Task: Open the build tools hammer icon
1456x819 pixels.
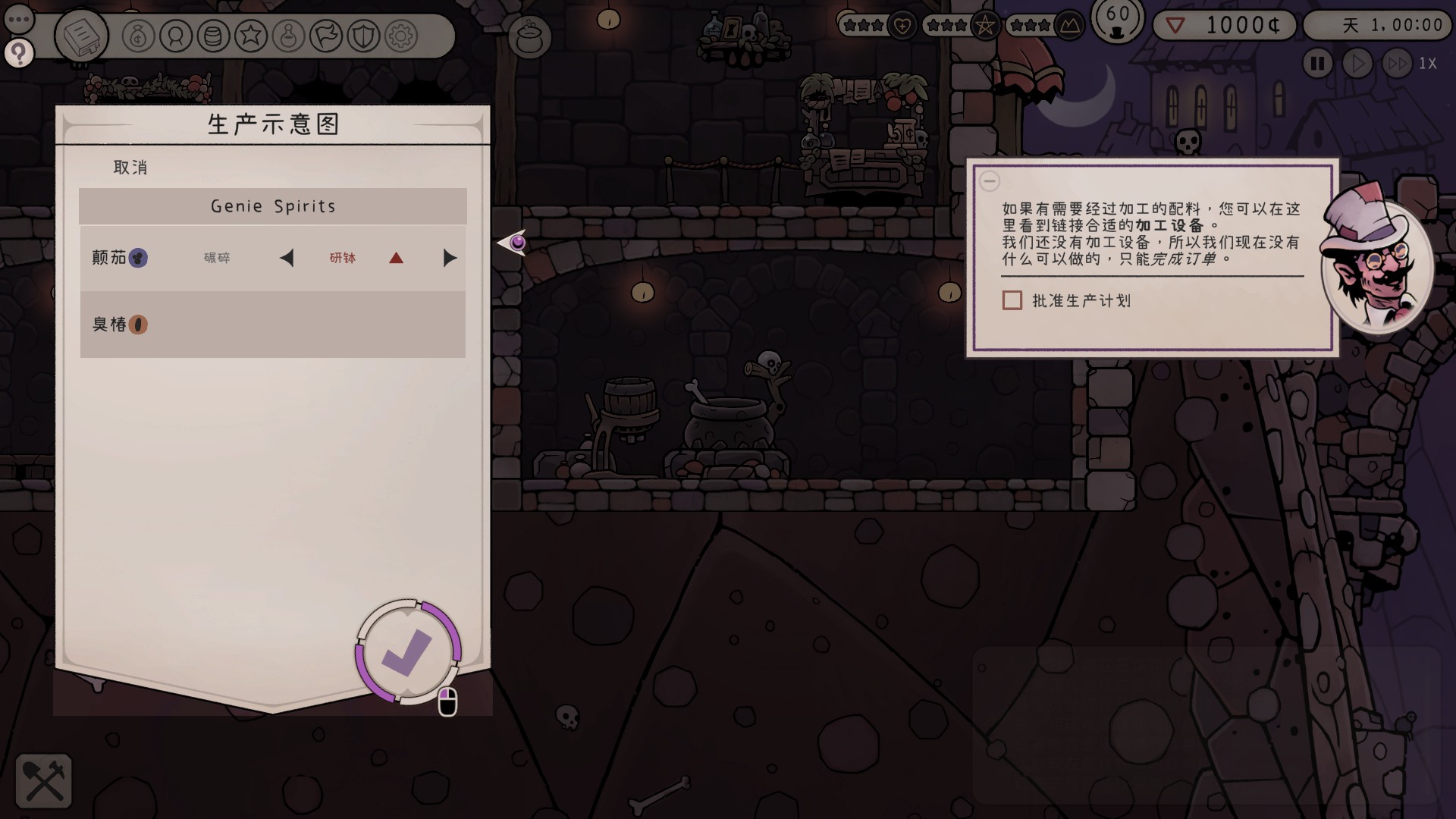Action: 44,781
